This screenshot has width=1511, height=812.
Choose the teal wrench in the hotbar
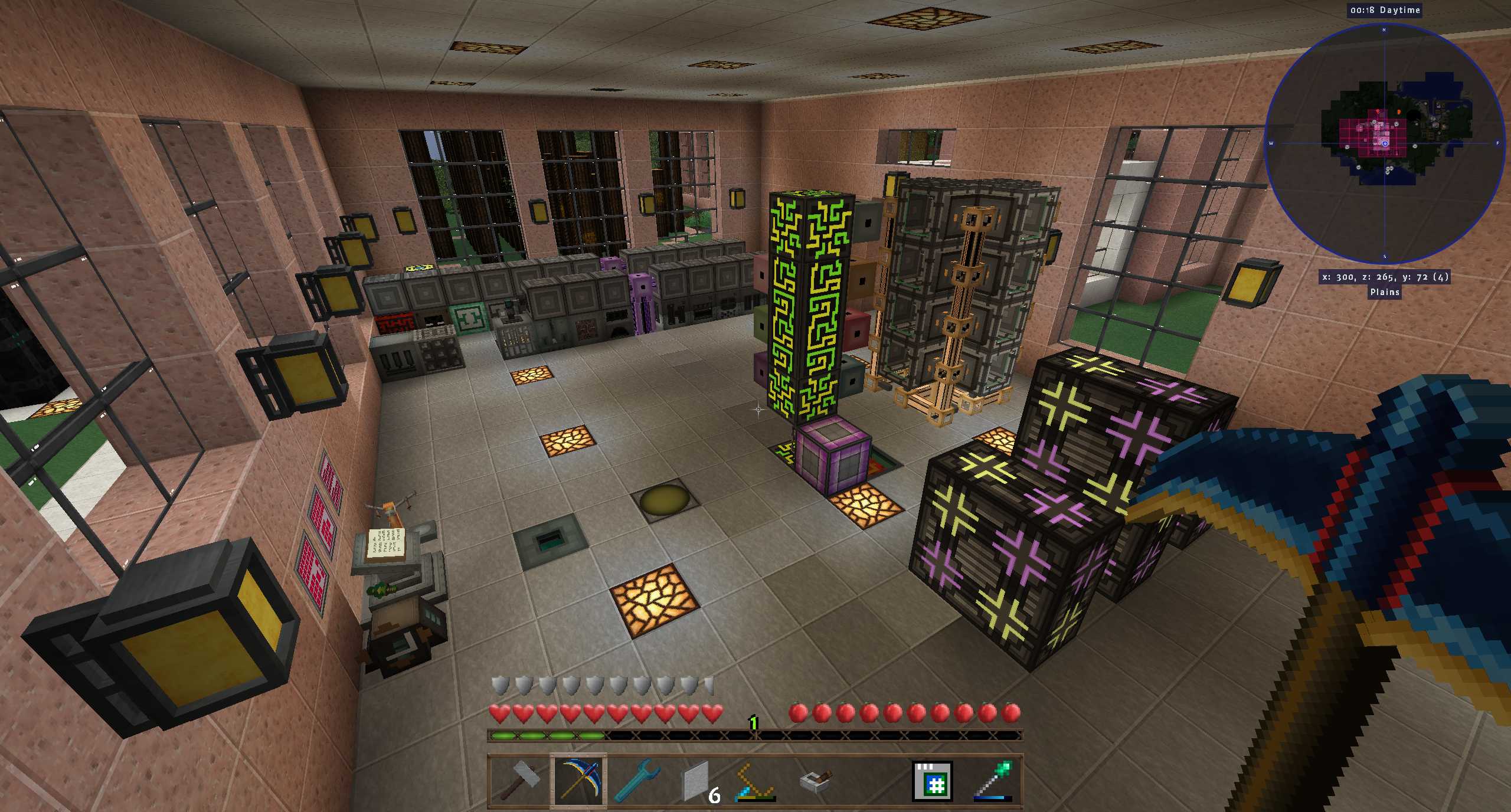637,781
